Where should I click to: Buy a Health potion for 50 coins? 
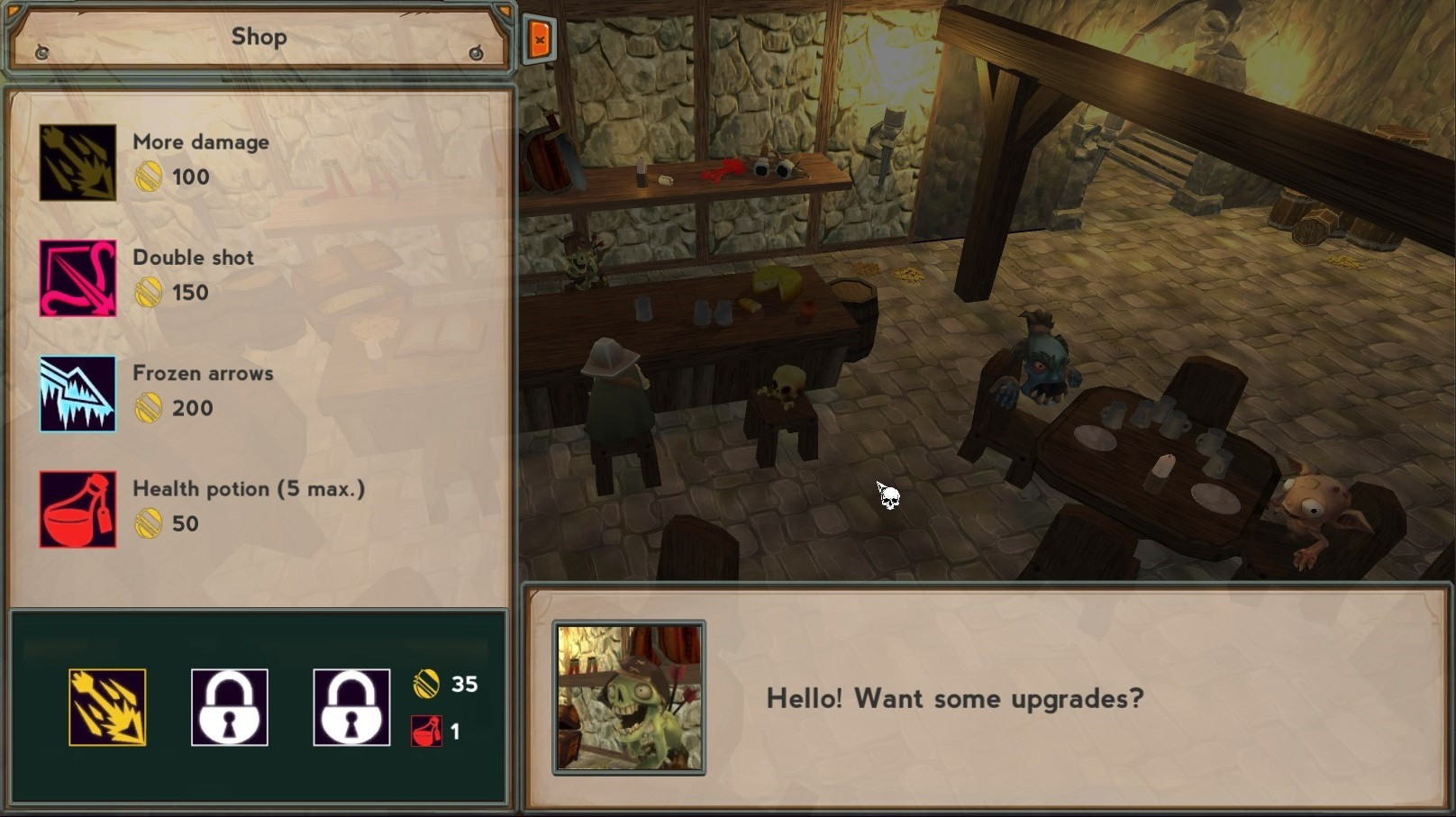click(78, 509)
